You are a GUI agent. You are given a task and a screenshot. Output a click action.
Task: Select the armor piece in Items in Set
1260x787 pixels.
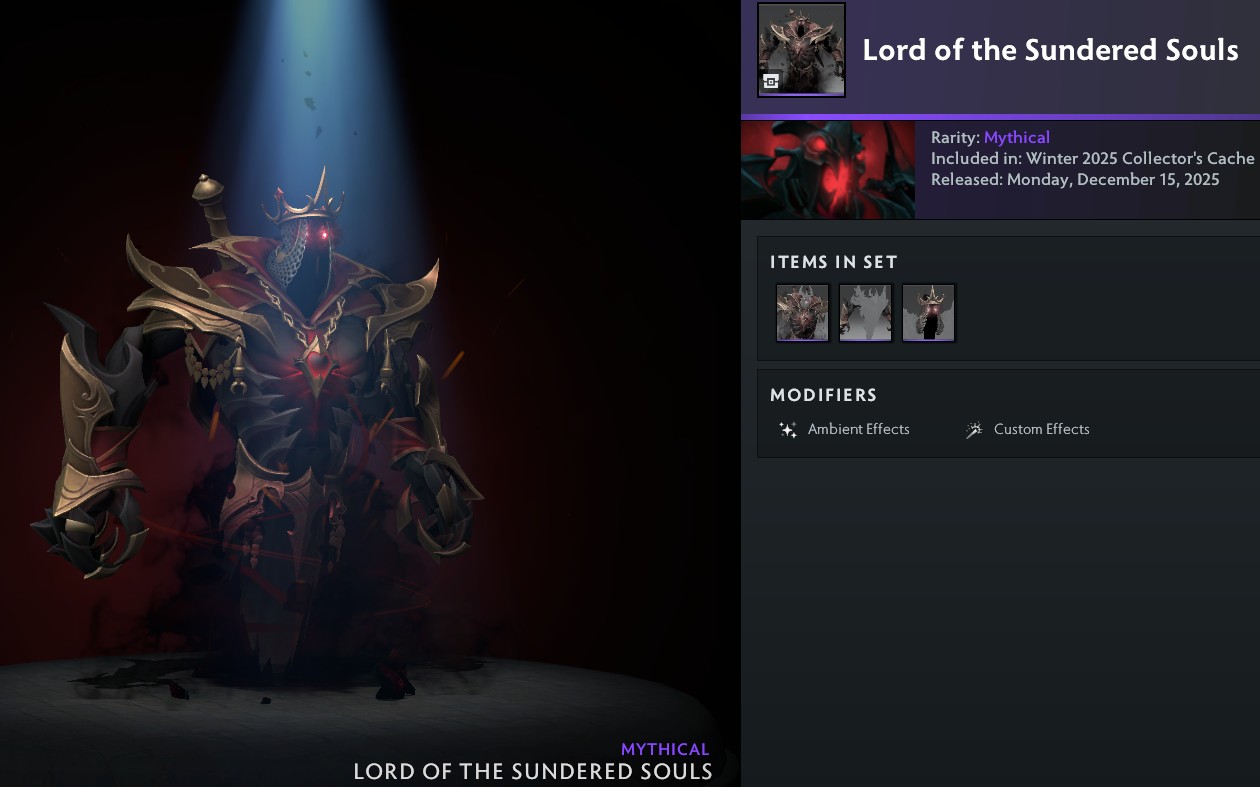tap(802, 313)
